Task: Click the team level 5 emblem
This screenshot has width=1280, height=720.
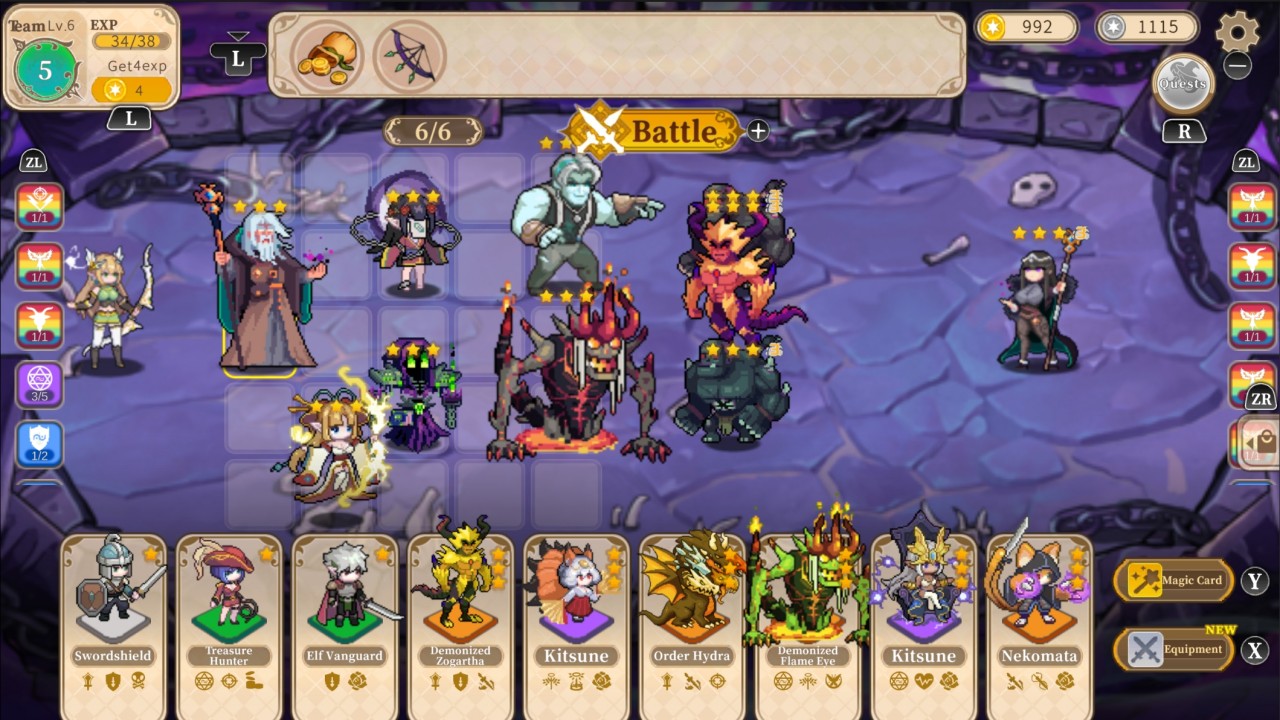Action: coord(44,70)
